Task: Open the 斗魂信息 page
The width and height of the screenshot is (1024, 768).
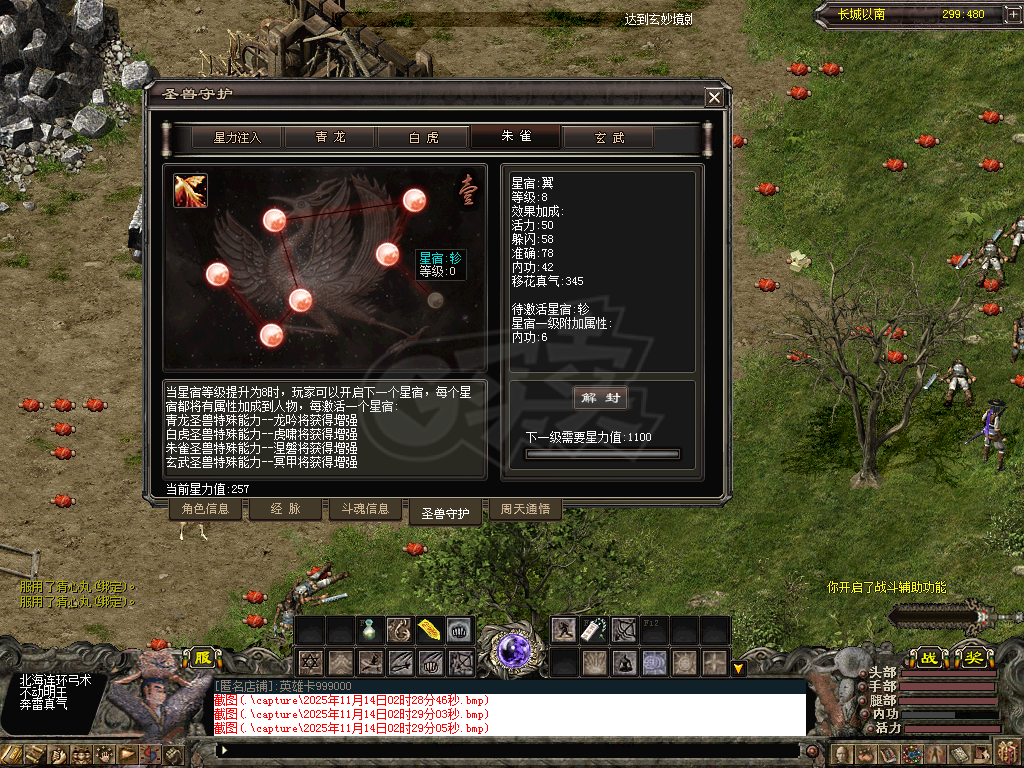Action: tap(365, 509)
